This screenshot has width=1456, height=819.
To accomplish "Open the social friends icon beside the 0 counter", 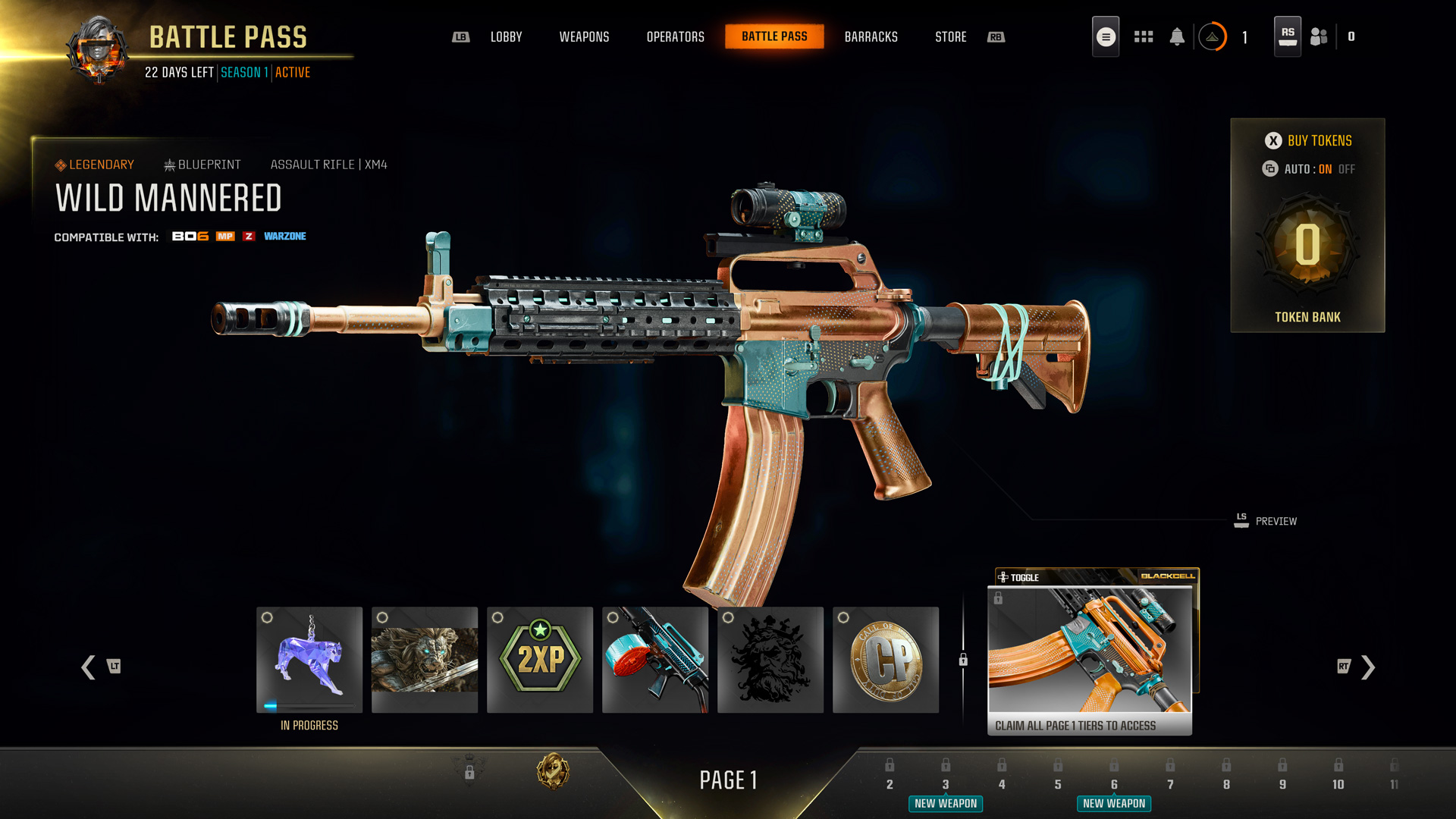I will [x=1318, y=36].
